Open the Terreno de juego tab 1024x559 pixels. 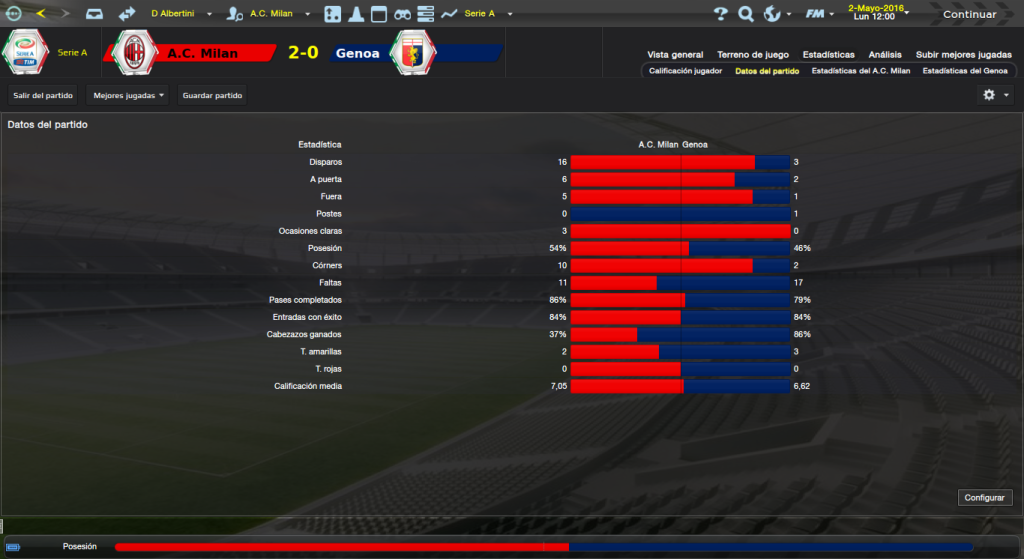753,55
